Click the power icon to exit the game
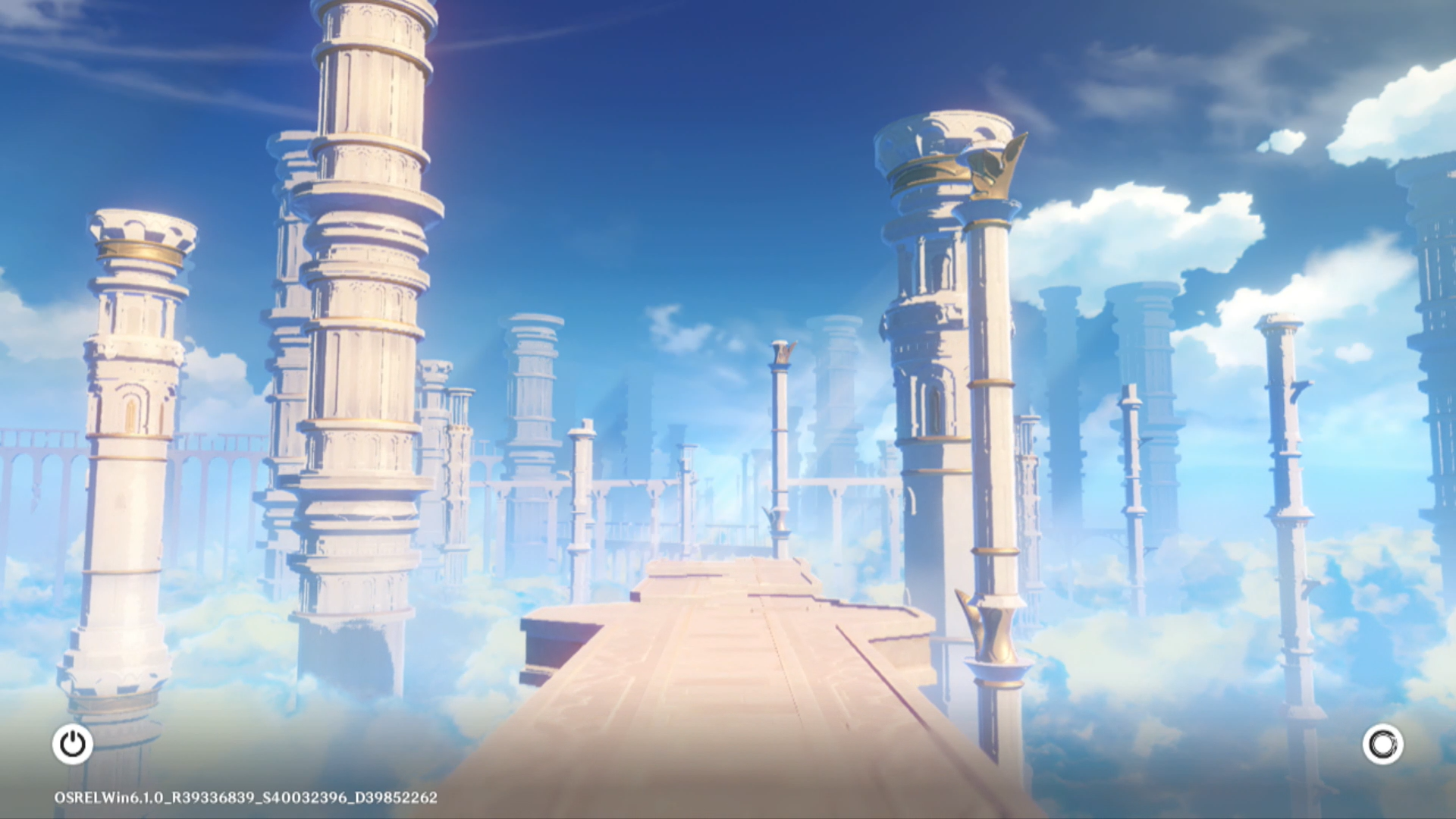This screenshot has width=1456, height=819. pyautogui.click(x=73, y=744)
